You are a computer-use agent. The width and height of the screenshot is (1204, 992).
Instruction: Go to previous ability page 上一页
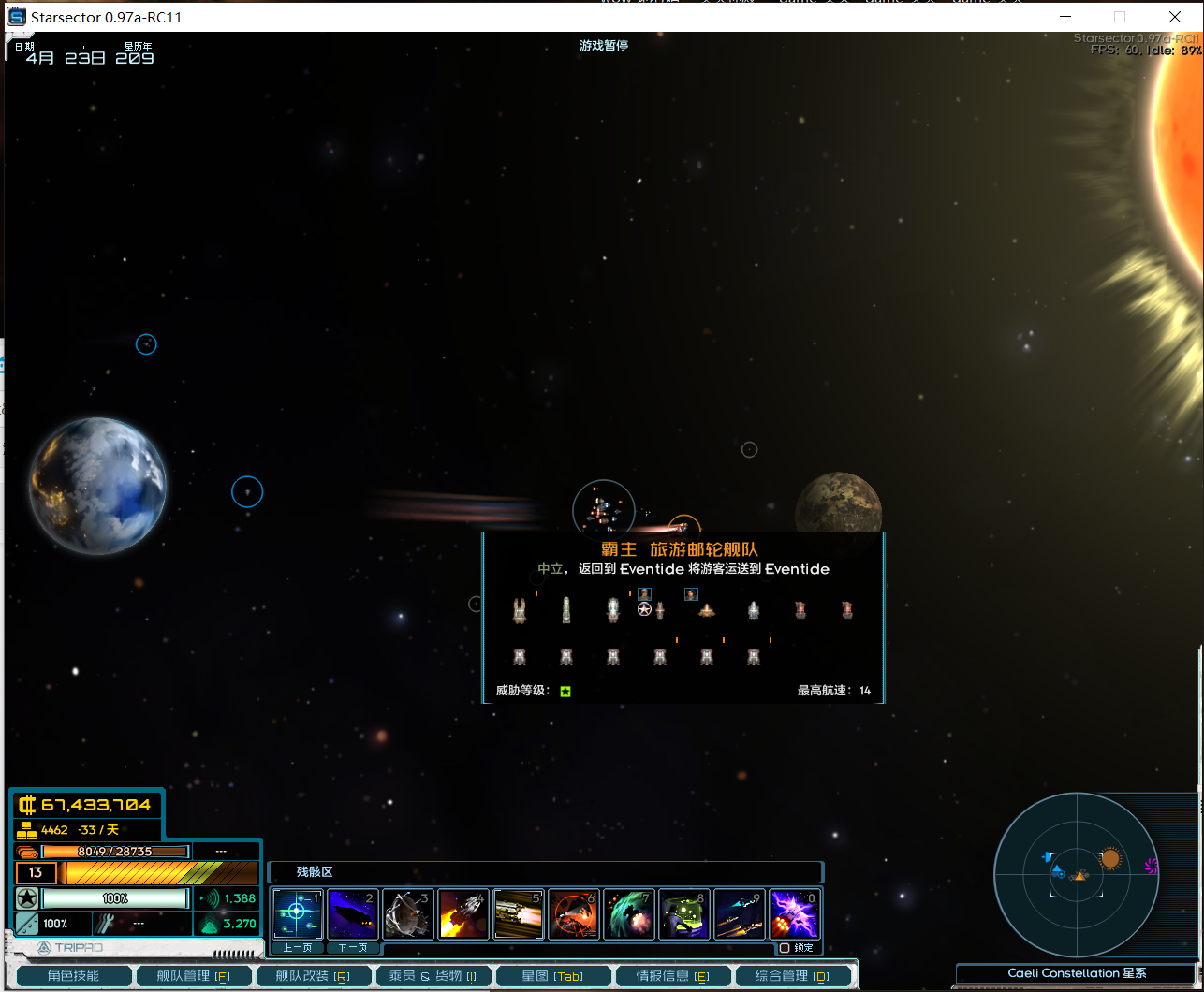coord(297,948)
